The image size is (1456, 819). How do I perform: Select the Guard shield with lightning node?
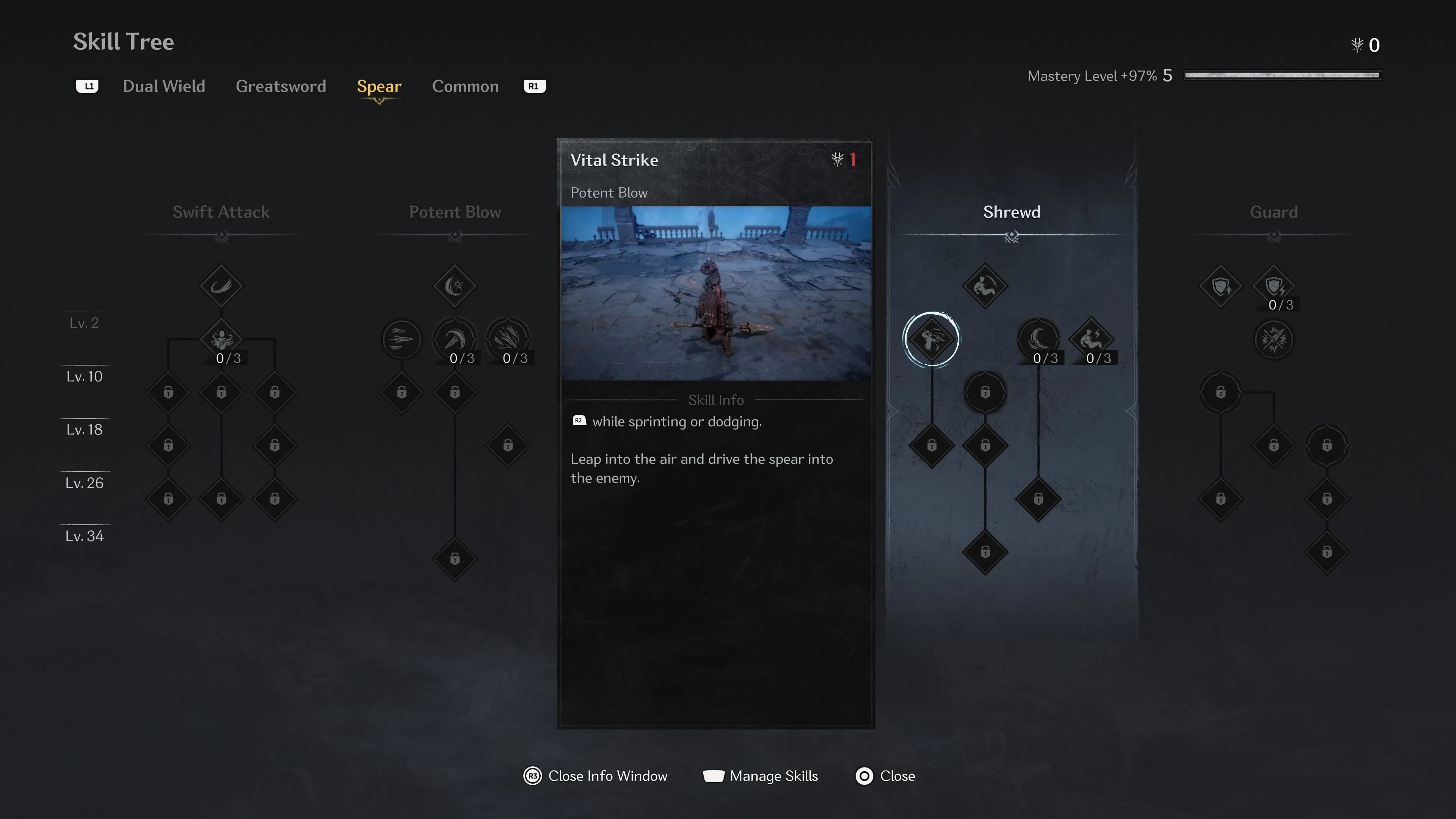coord(1274,286)
